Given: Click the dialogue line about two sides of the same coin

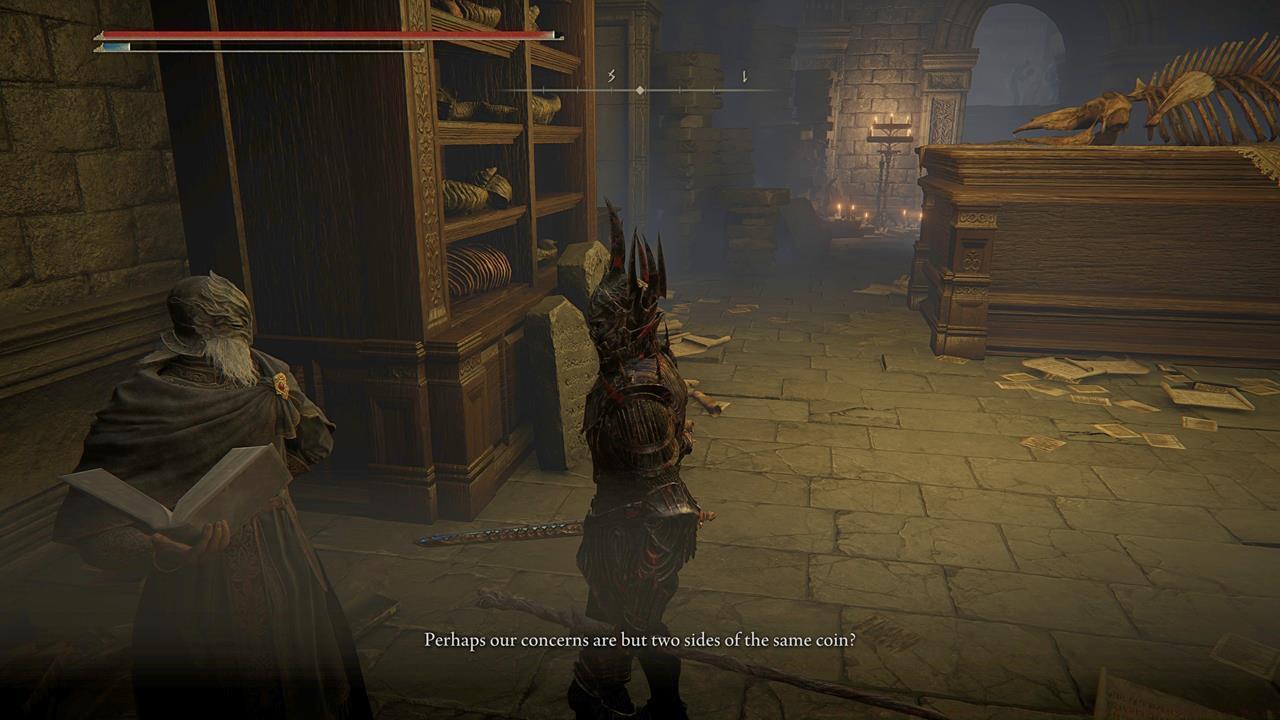Looking at the screenshot, I should (x=640, y=639).
